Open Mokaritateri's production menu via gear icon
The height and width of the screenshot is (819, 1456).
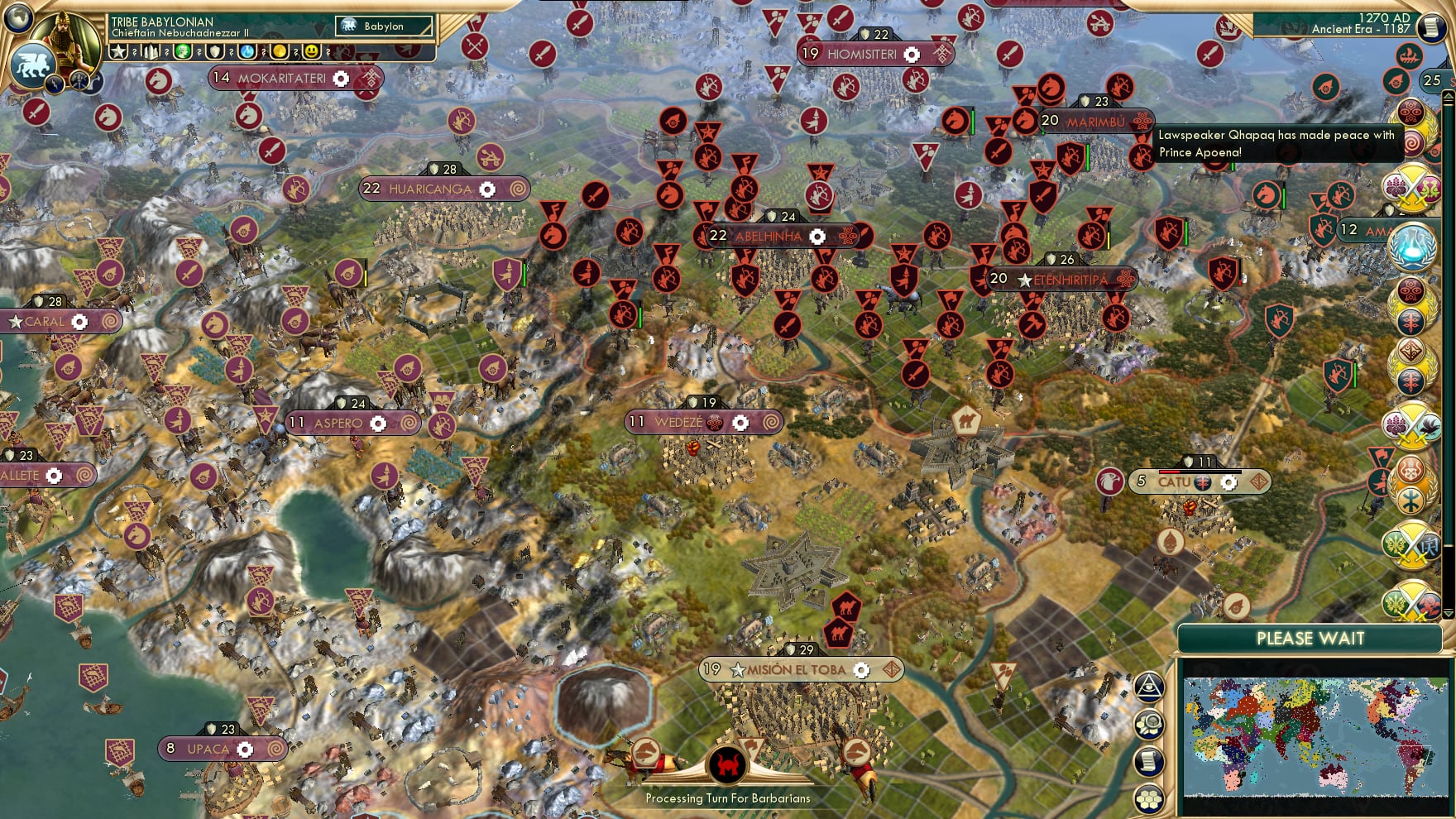[x=339, y=79]
